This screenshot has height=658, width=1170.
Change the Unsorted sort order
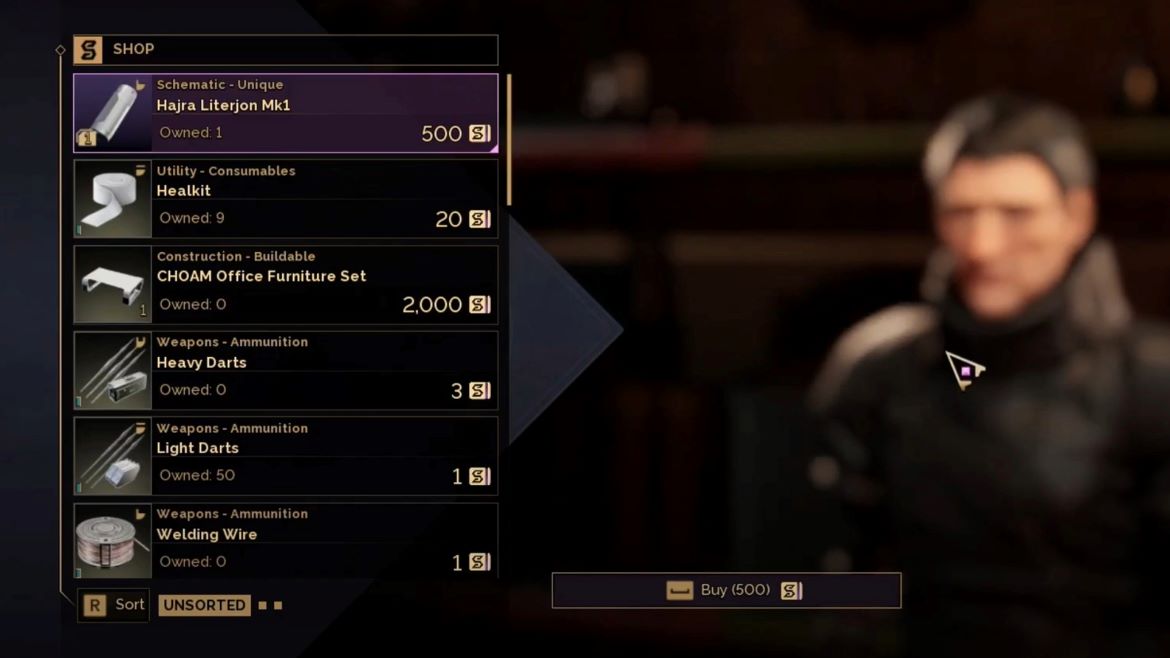[204, 605]
